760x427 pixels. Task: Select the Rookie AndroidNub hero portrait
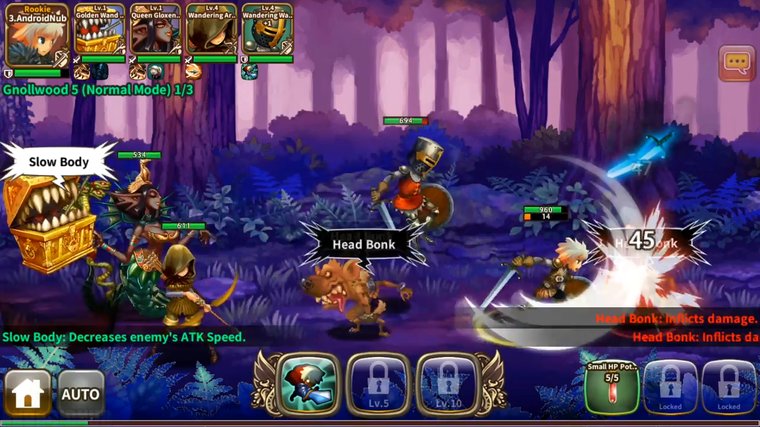[37, 38]
